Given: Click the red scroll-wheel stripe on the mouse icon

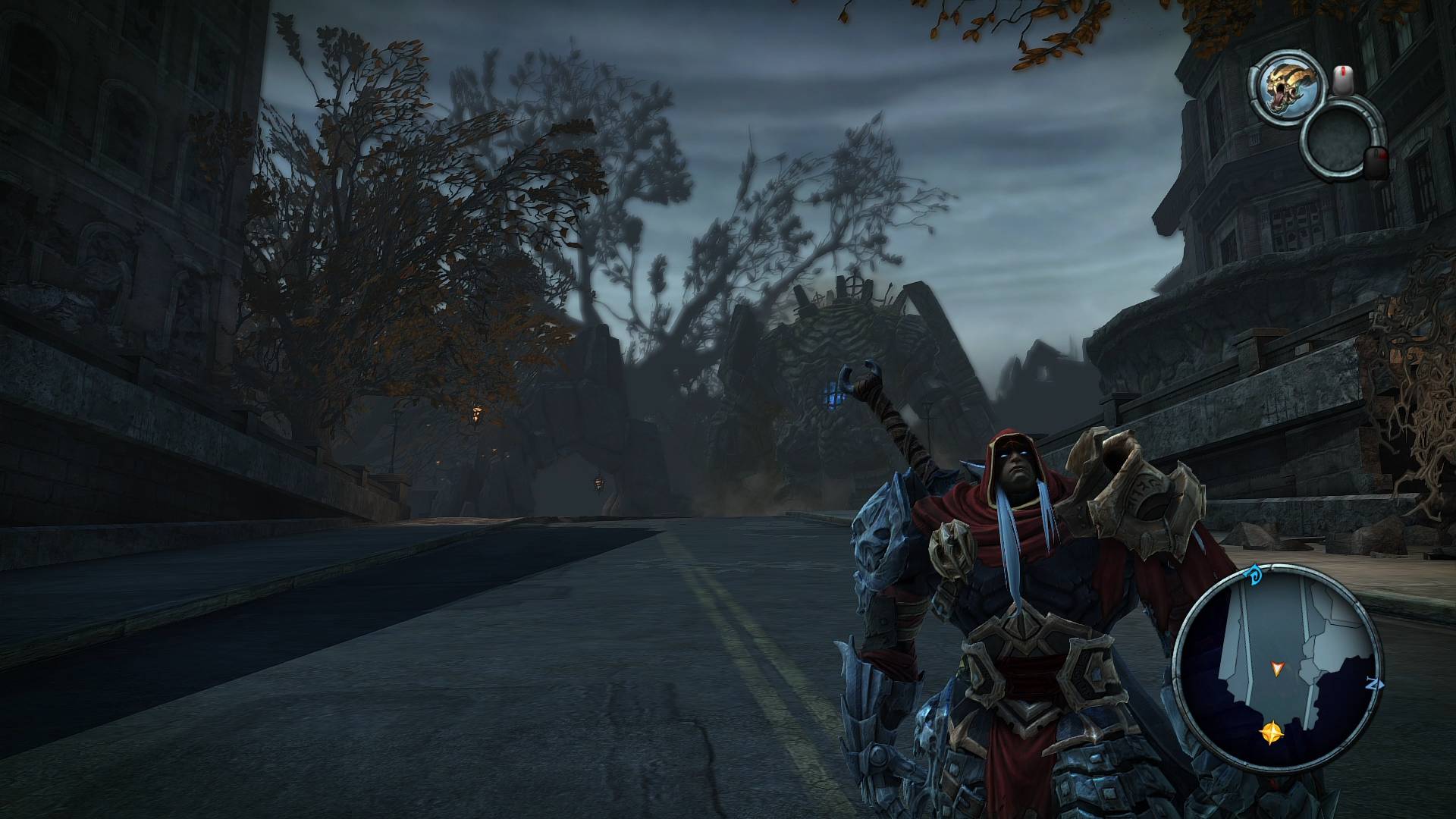Looking at the screenshot, I should click(x=1344, y=71).
